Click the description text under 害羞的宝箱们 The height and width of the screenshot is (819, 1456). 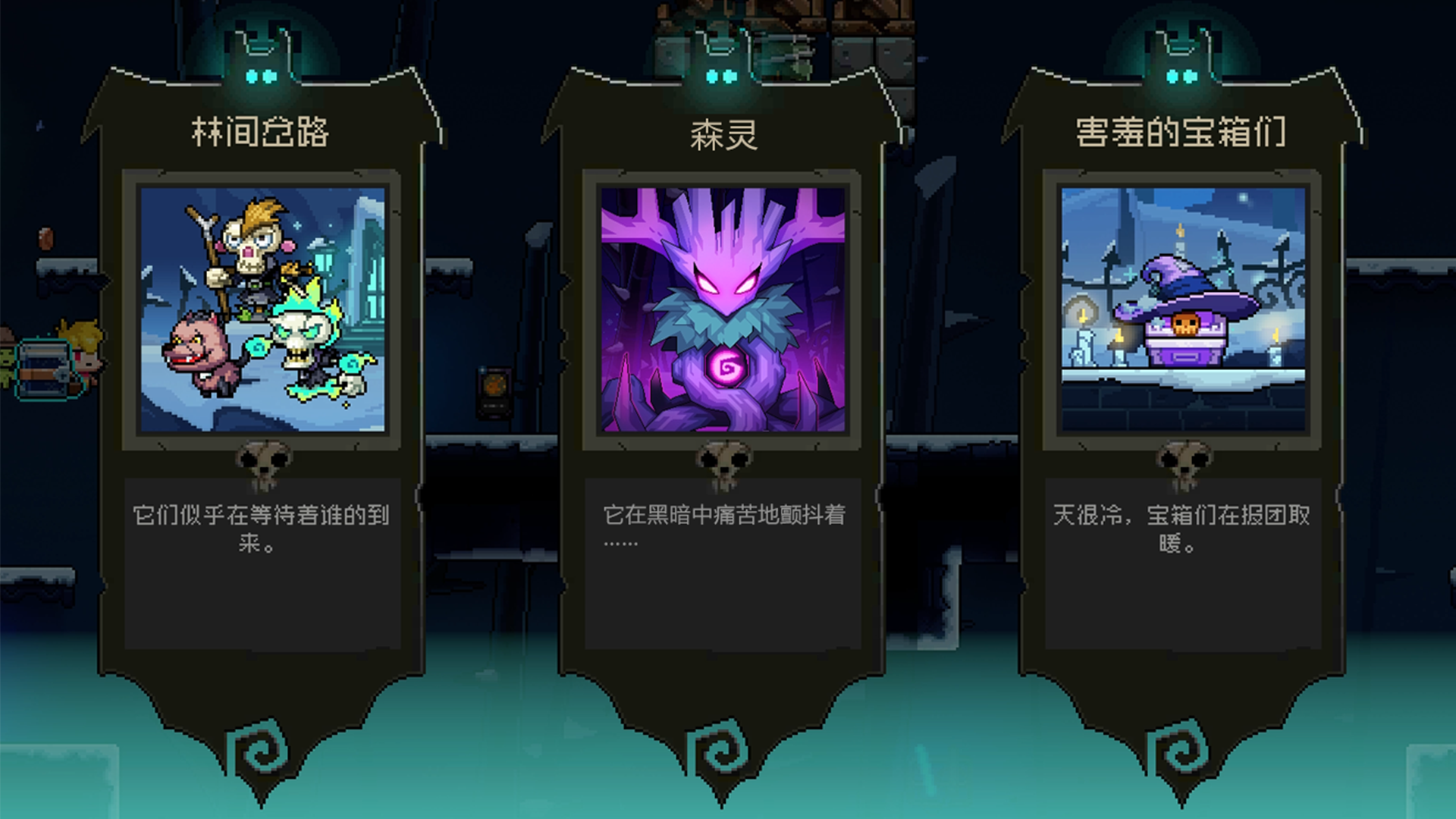1185,532
